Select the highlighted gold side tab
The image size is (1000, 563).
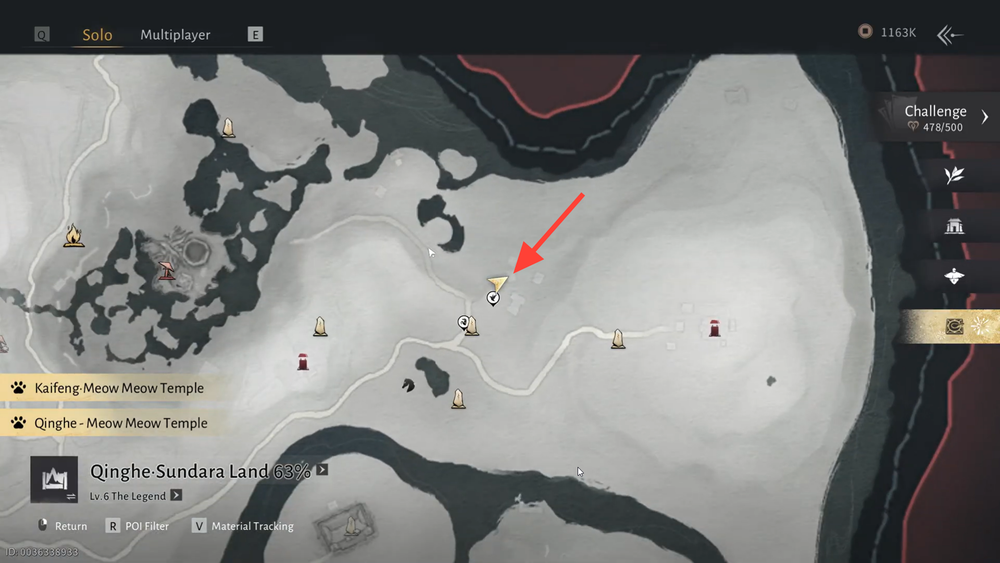click(953, 326)
